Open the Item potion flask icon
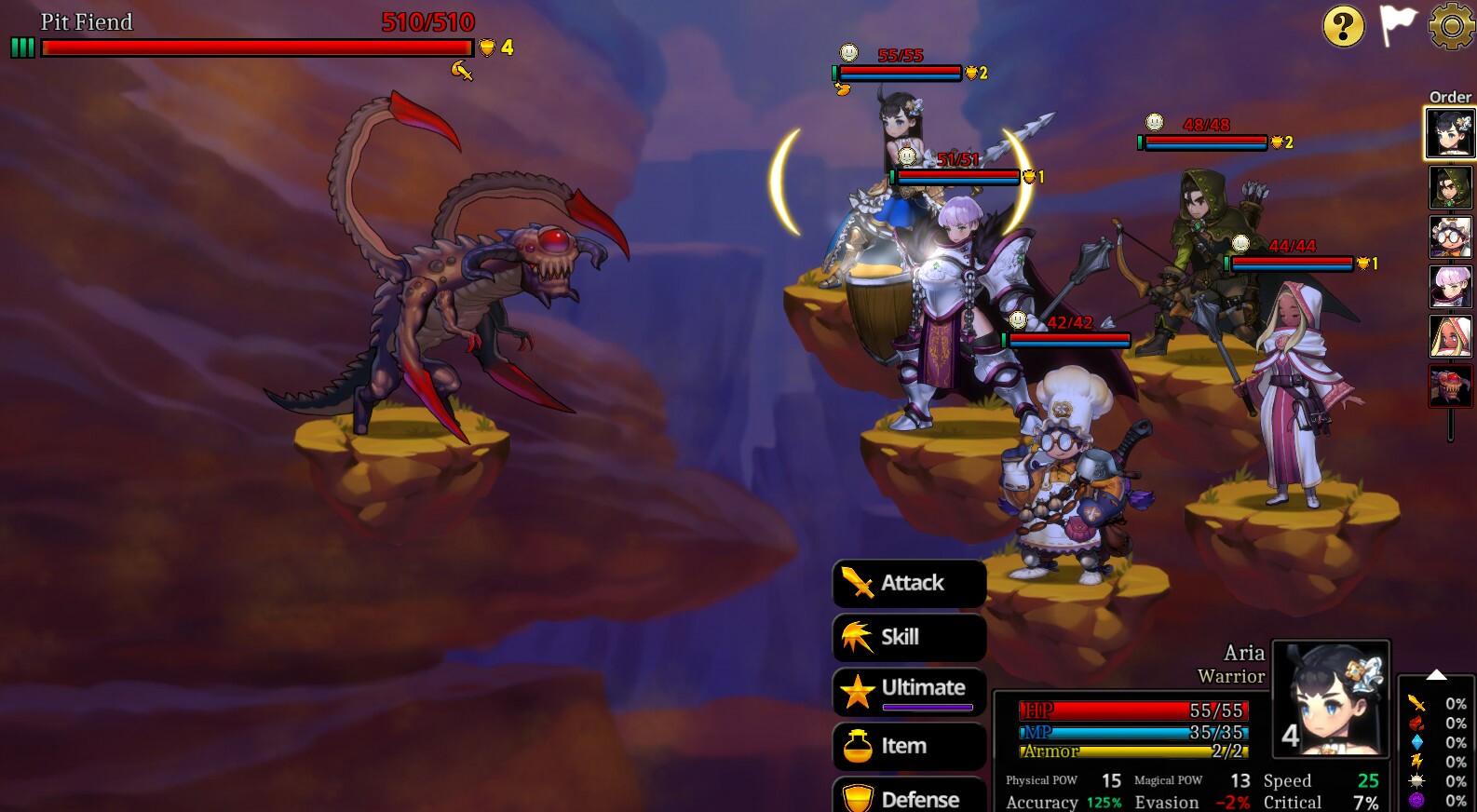This screenshot has width=1477, height=812. coord(857,746)
